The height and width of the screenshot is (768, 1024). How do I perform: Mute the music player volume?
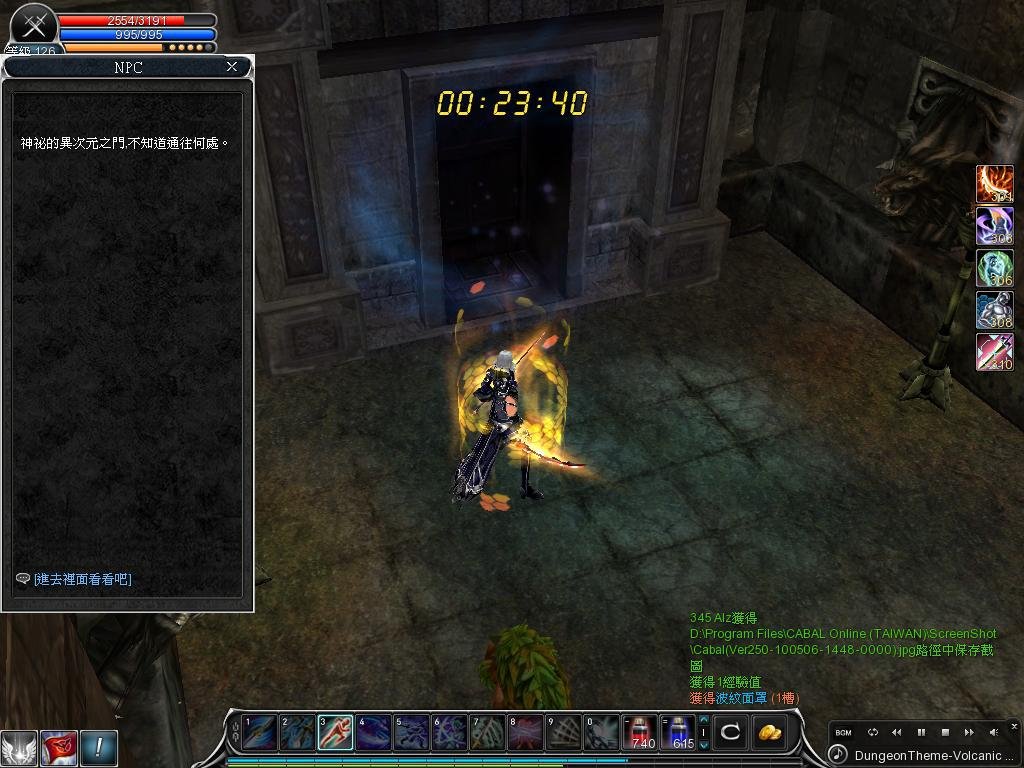(x=994, y=733)
